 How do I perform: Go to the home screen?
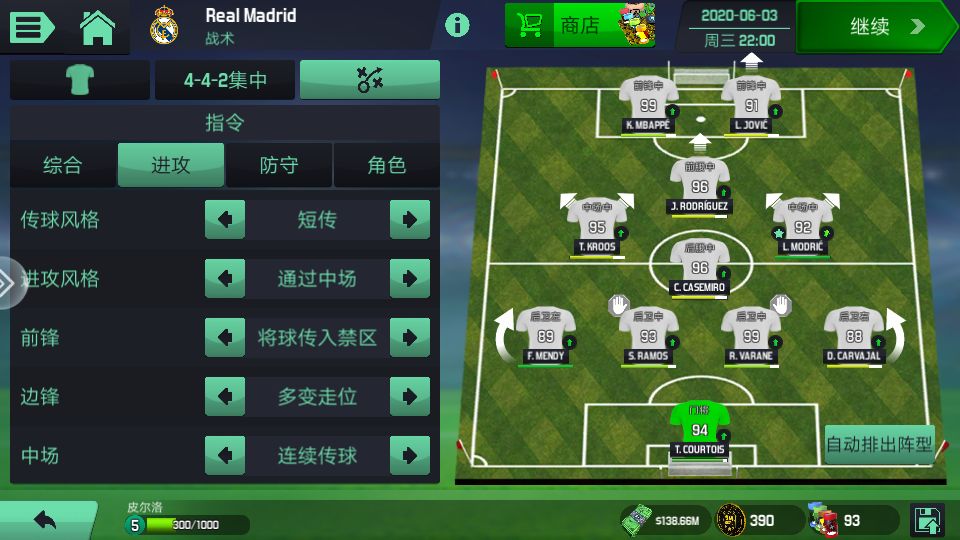click(x=98, y=27)
